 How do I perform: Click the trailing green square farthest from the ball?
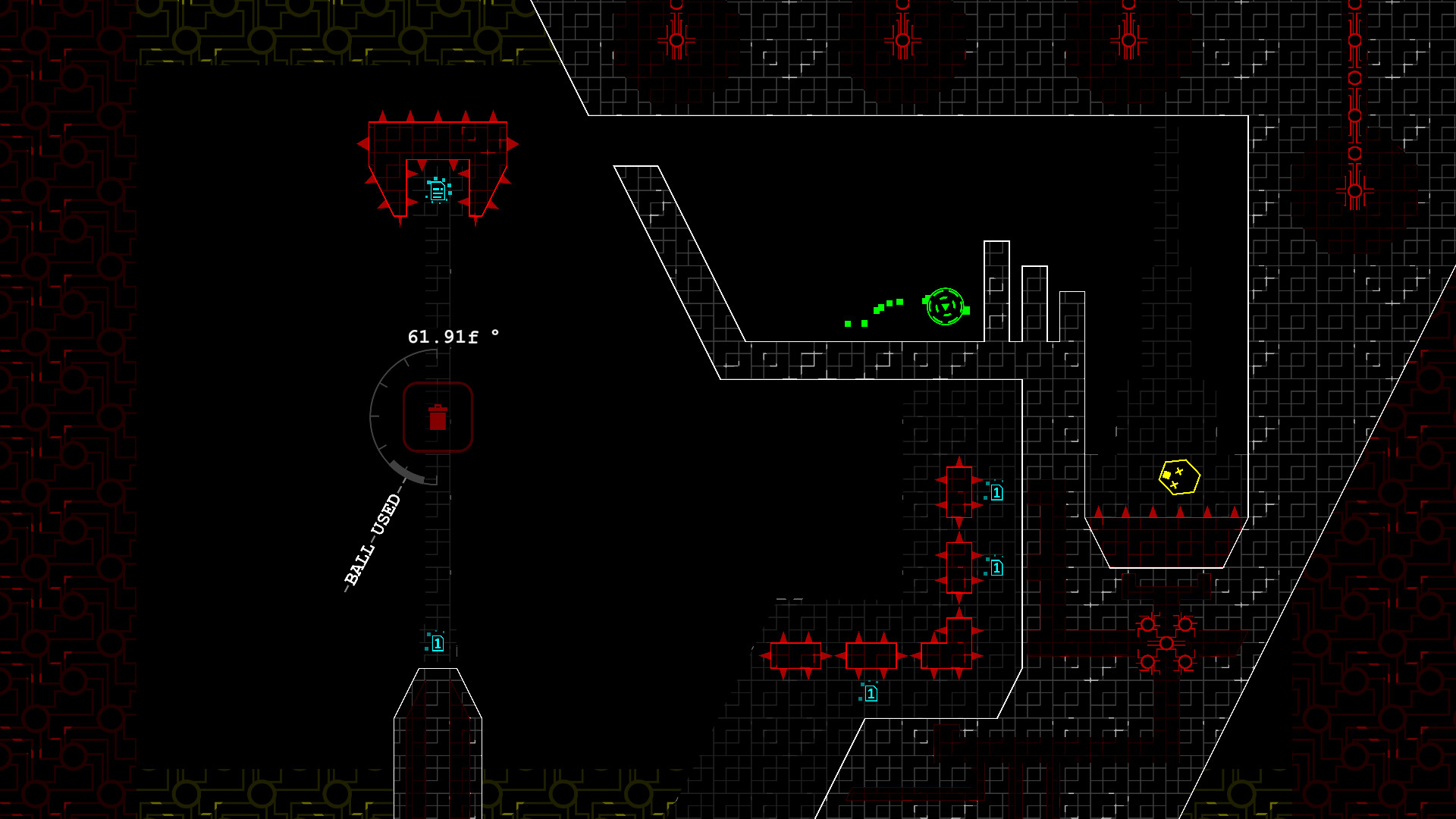click(847, 322)
